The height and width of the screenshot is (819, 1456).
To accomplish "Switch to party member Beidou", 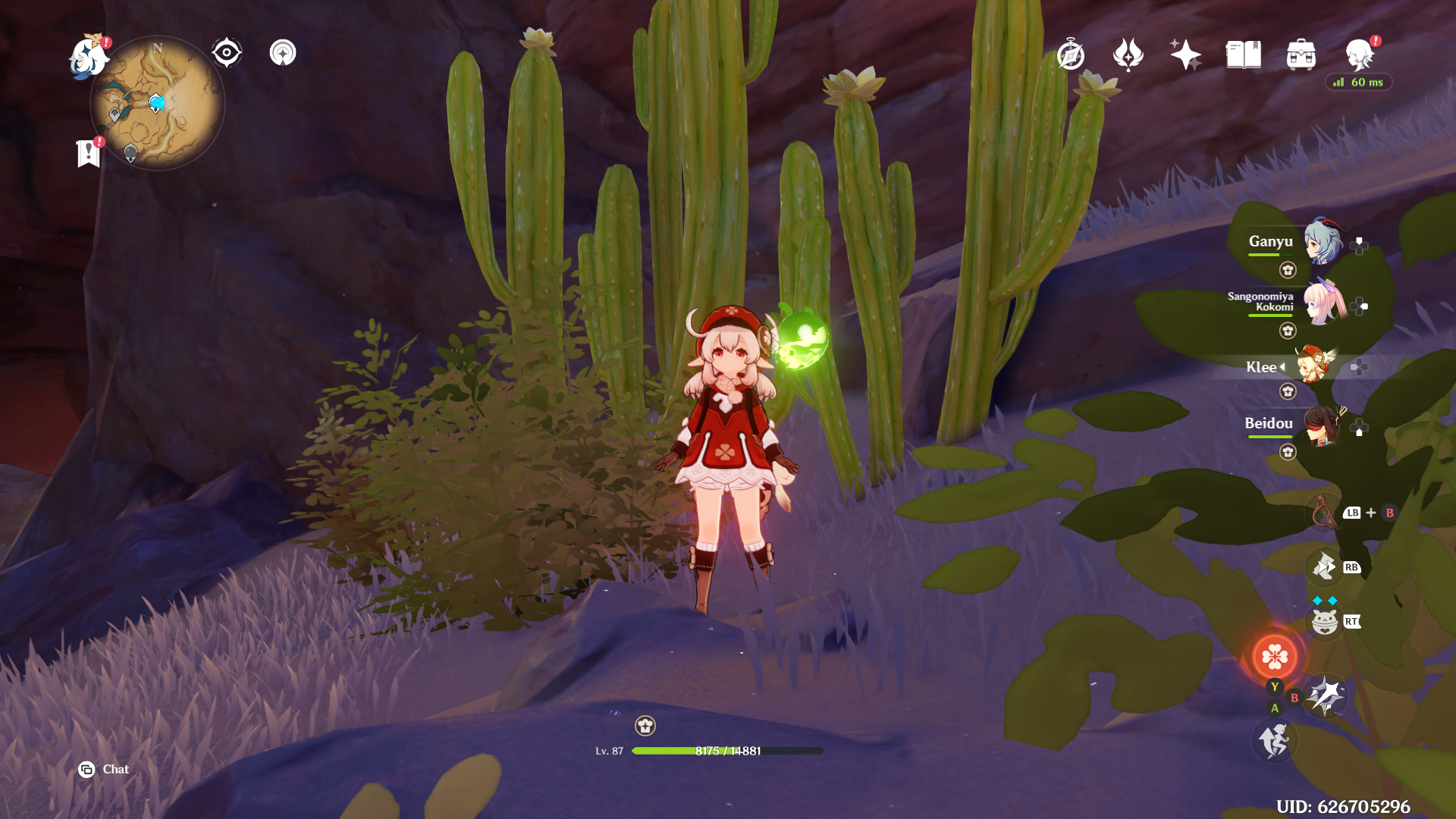I will (1323, 425).
